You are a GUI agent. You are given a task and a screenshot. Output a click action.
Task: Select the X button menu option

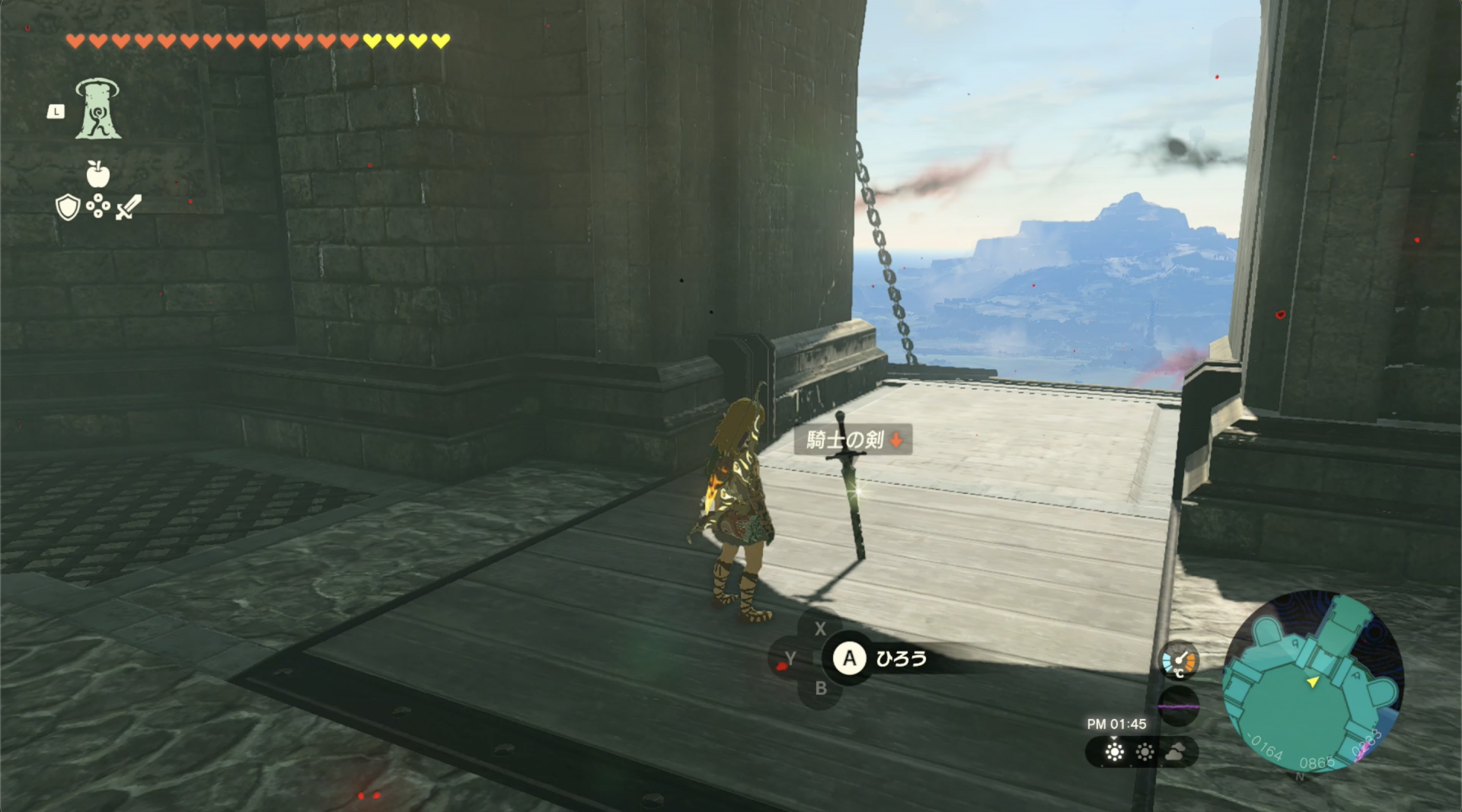pos(821,629)
